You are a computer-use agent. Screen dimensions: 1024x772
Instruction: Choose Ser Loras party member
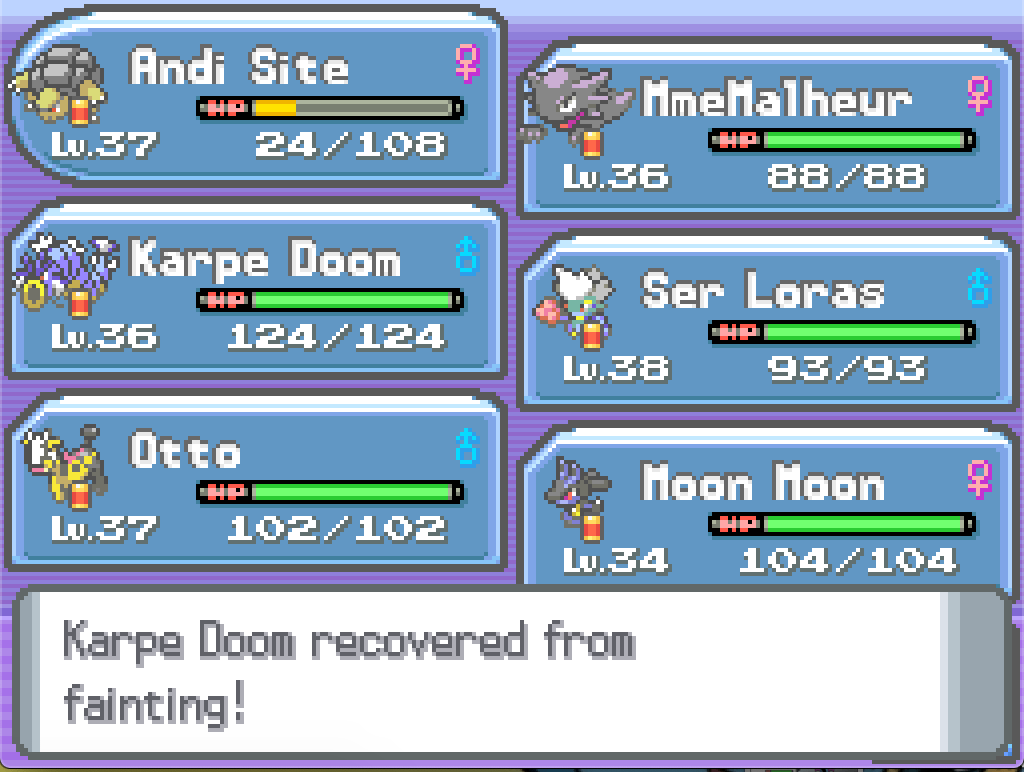[x=765, y=322]
